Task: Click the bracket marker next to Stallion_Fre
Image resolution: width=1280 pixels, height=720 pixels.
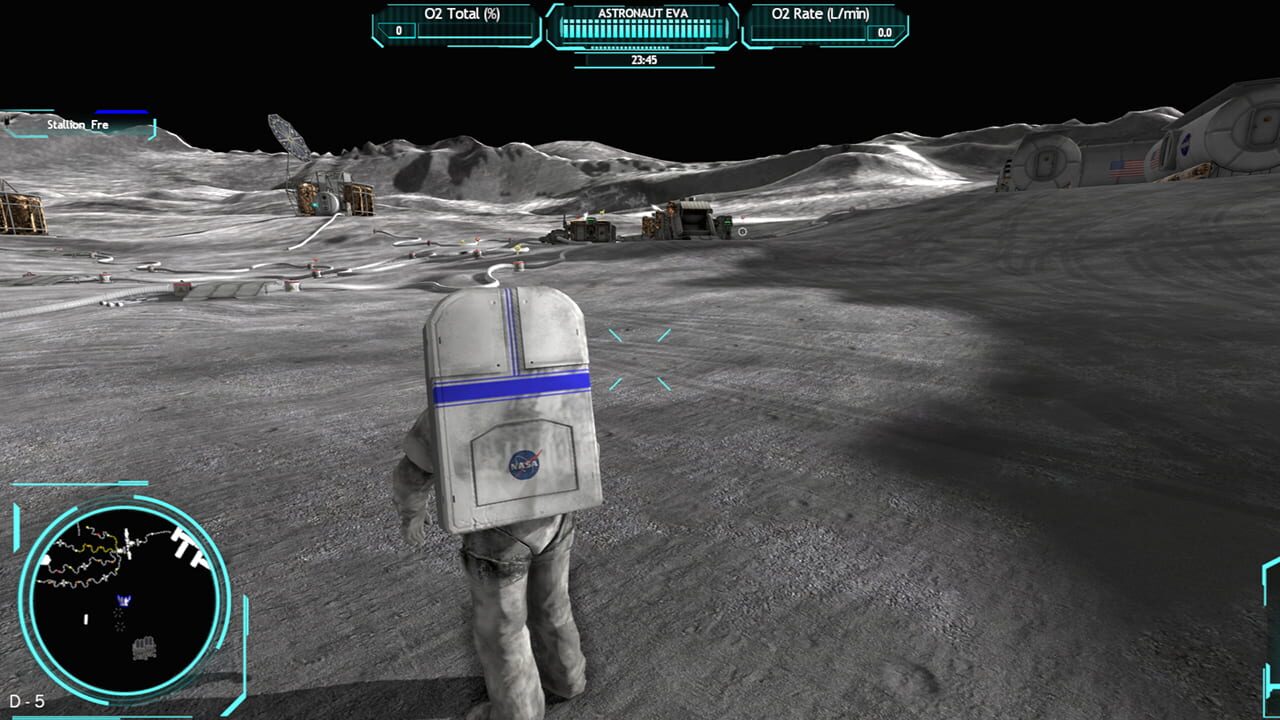Action: point(153,128)
